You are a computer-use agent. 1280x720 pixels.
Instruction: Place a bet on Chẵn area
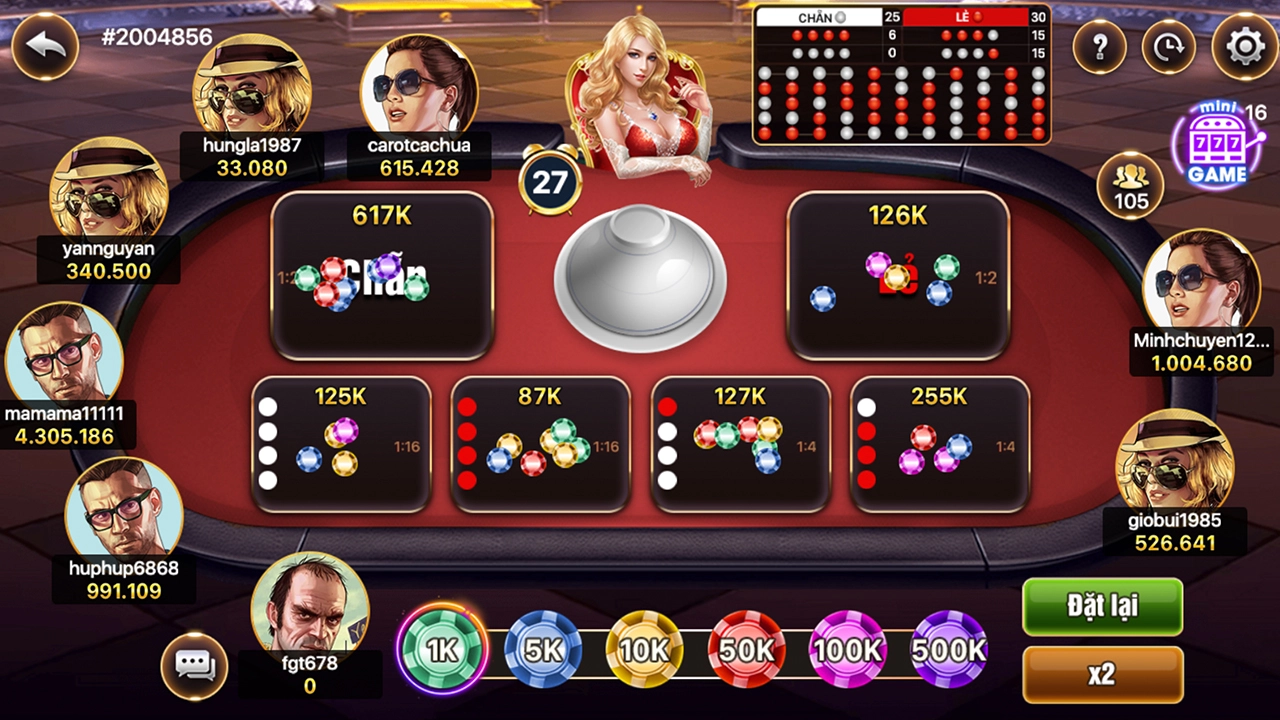[382, 275]
